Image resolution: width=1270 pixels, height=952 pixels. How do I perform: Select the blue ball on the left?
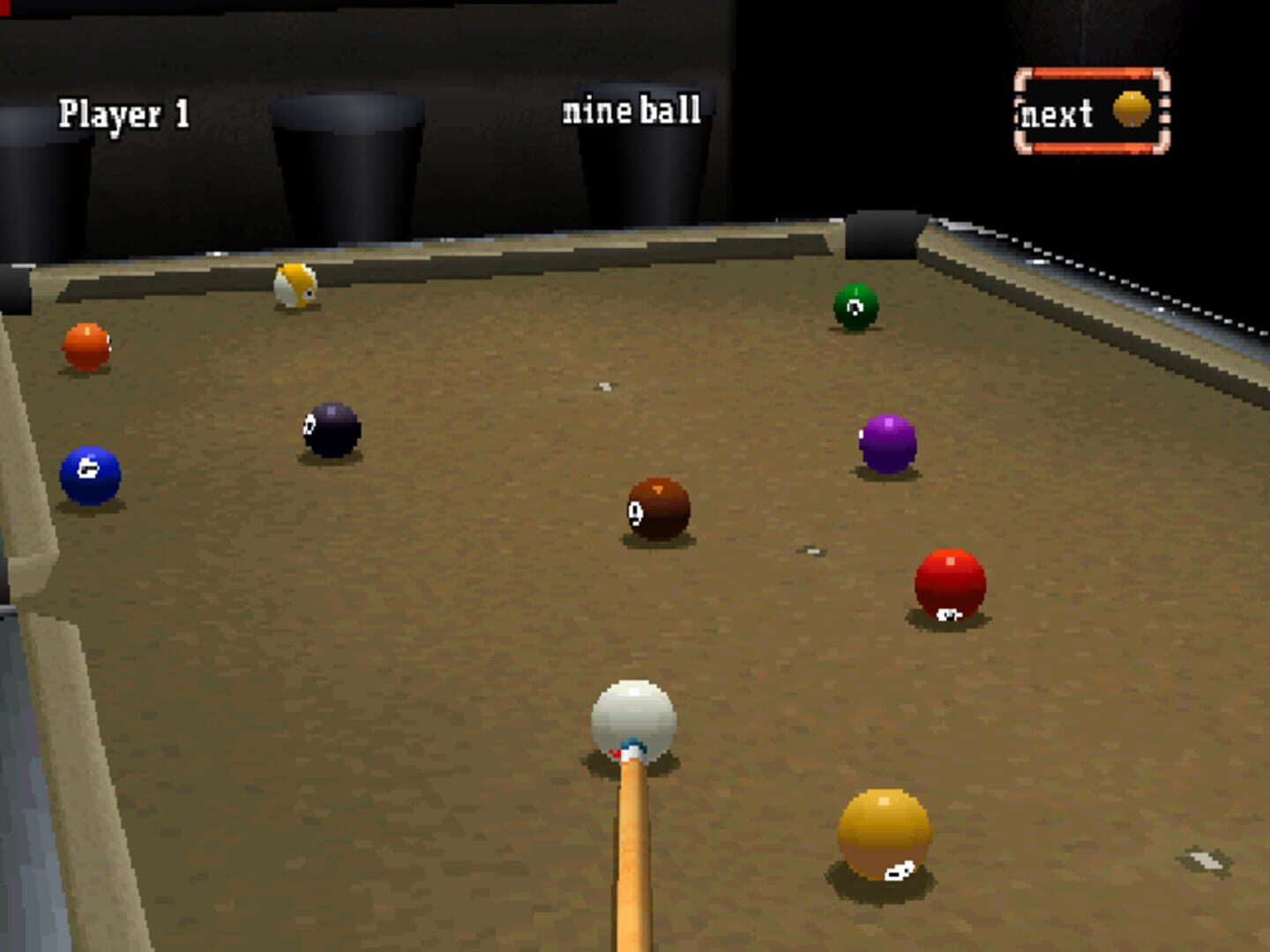click(88, 473)
